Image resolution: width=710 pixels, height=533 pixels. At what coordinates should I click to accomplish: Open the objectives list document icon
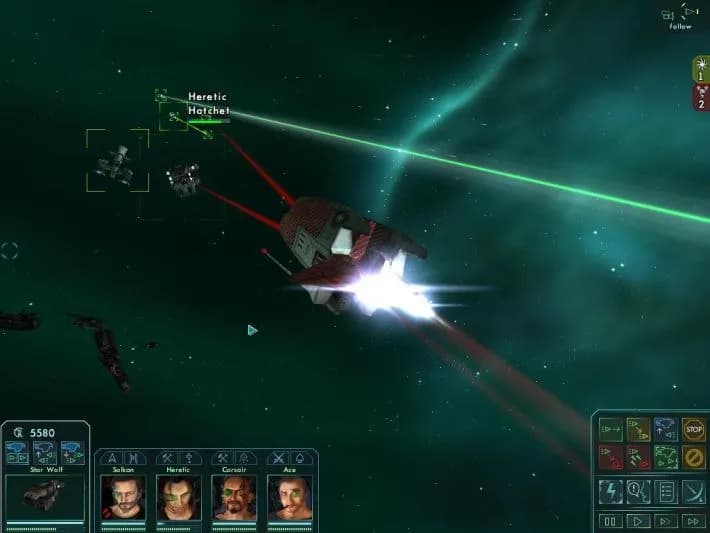coord(665,491)
